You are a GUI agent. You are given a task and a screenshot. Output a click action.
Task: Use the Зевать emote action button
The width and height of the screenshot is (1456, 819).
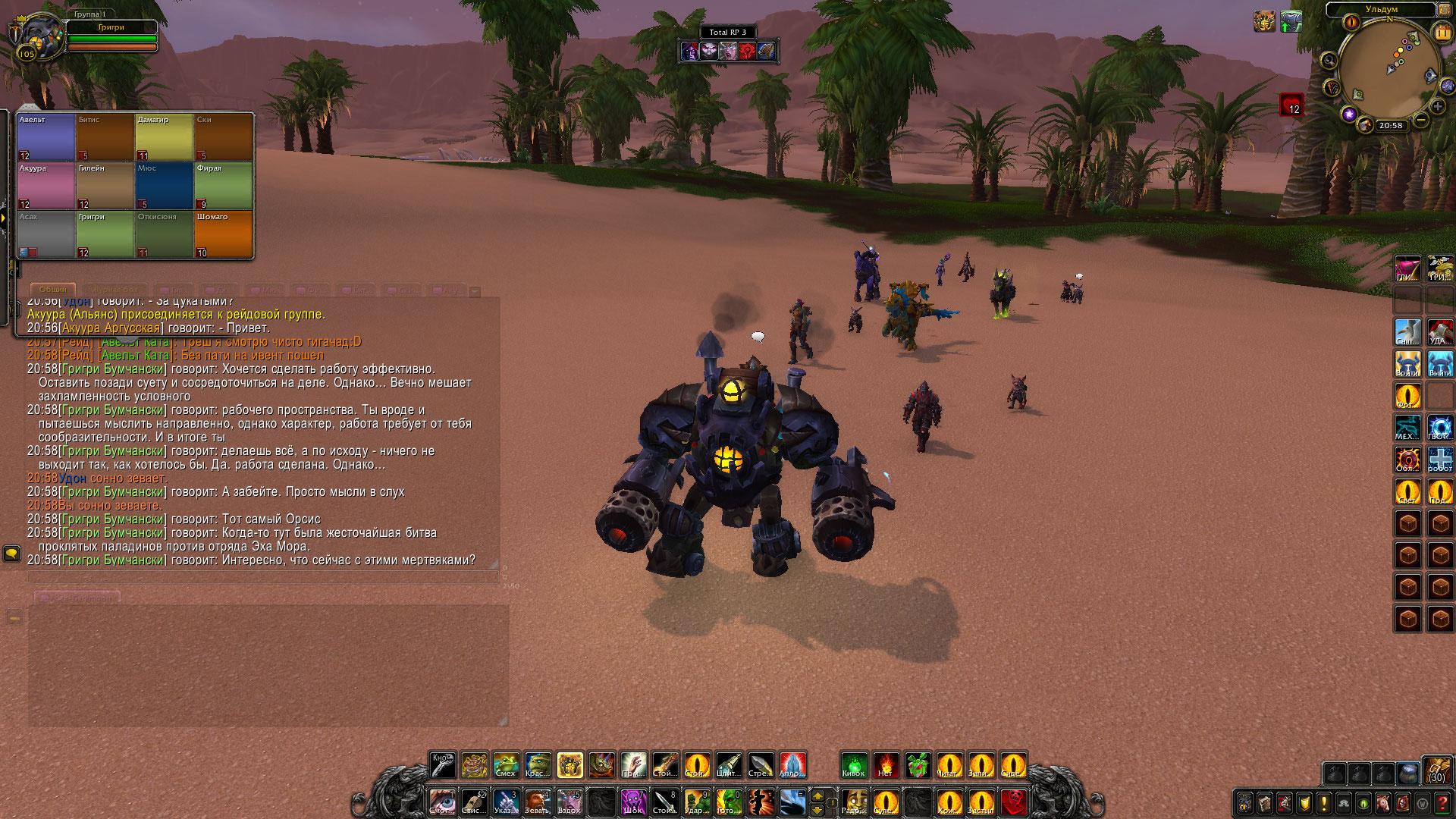point(538,802)
